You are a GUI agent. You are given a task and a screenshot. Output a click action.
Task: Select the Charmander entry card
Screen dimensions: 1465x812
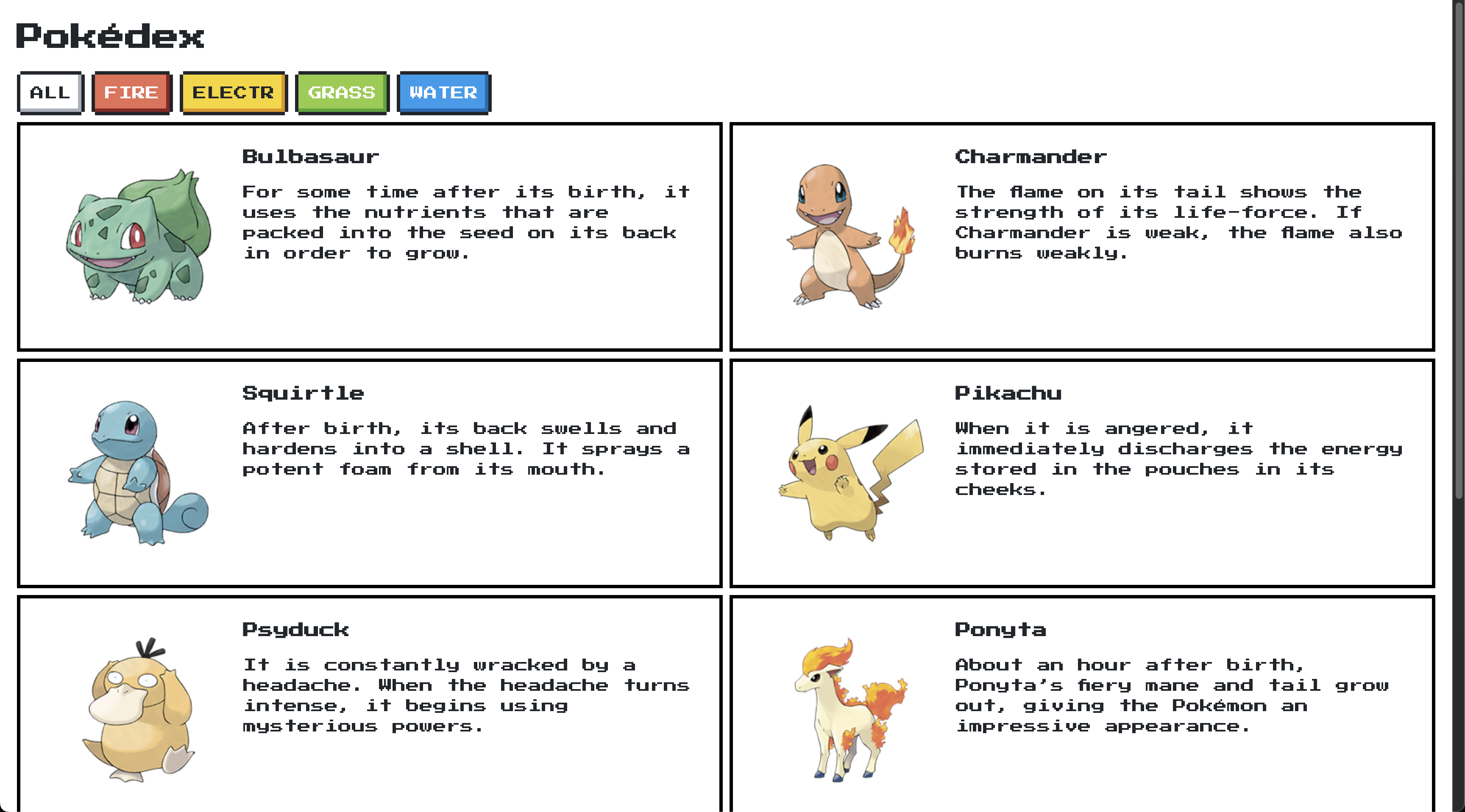click(x=1082, y=236)
